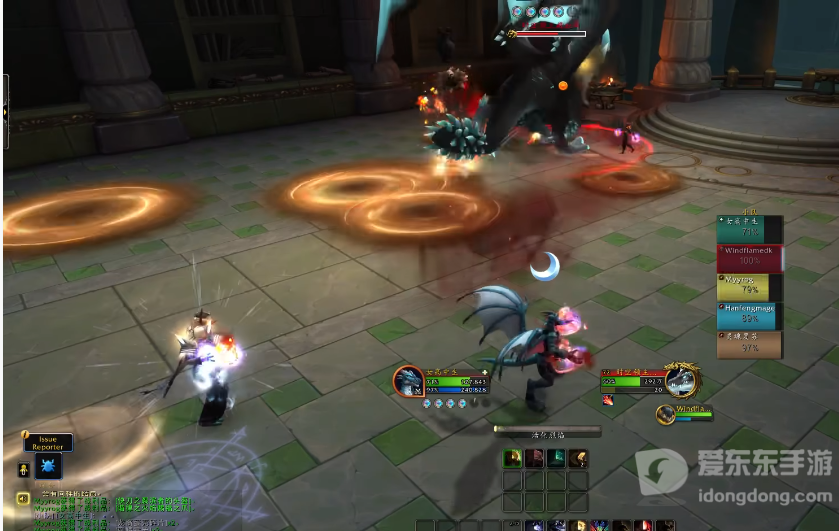Open the Issue Reporter bug button
839x531 pixels.
coord(49,466)
